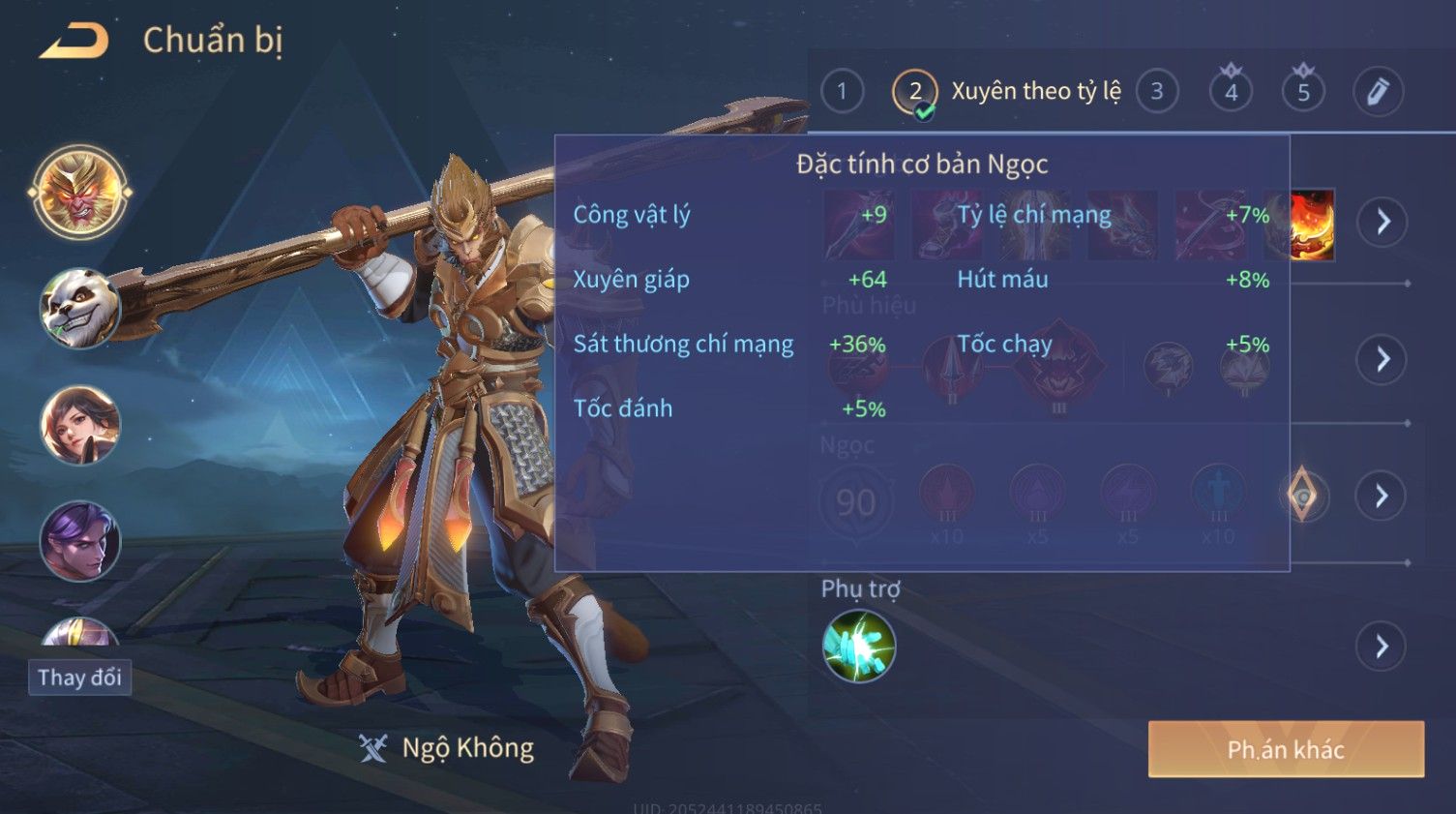Click the Ph.án khác button
Screen dimensions: 1456x814
[x=1286, y=749]
